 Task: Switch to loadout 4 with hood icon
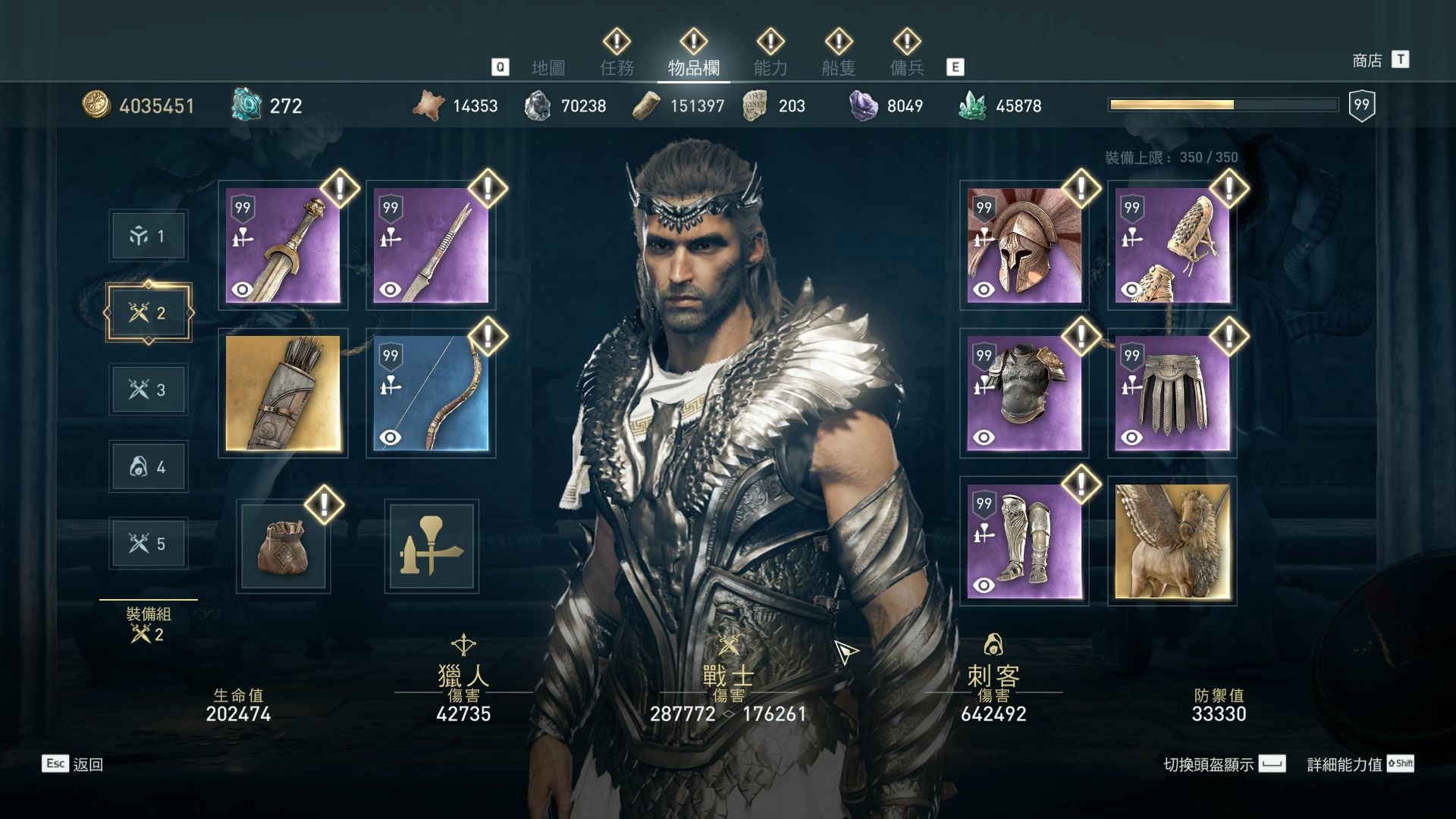(149, 467)
